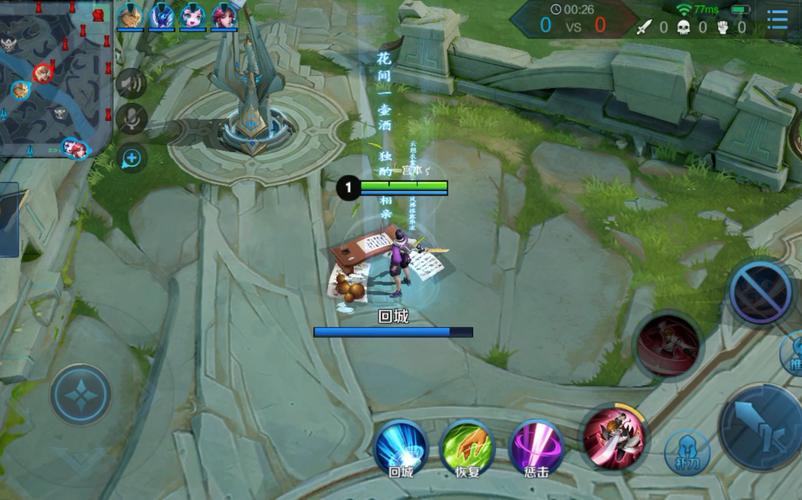The width and height of the screenshot is (802, 500).
Task: Tap the 回城 recall skill button
Action: (x=401, y=449)
